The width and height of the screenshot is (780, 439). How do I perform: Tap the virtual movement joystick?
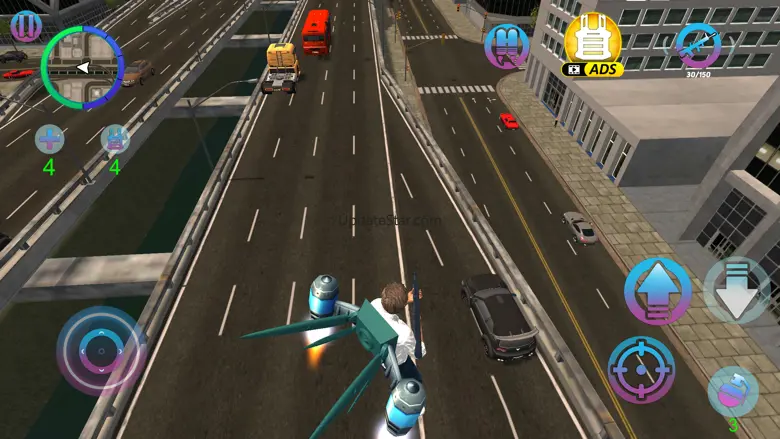(x=101, y=351)
